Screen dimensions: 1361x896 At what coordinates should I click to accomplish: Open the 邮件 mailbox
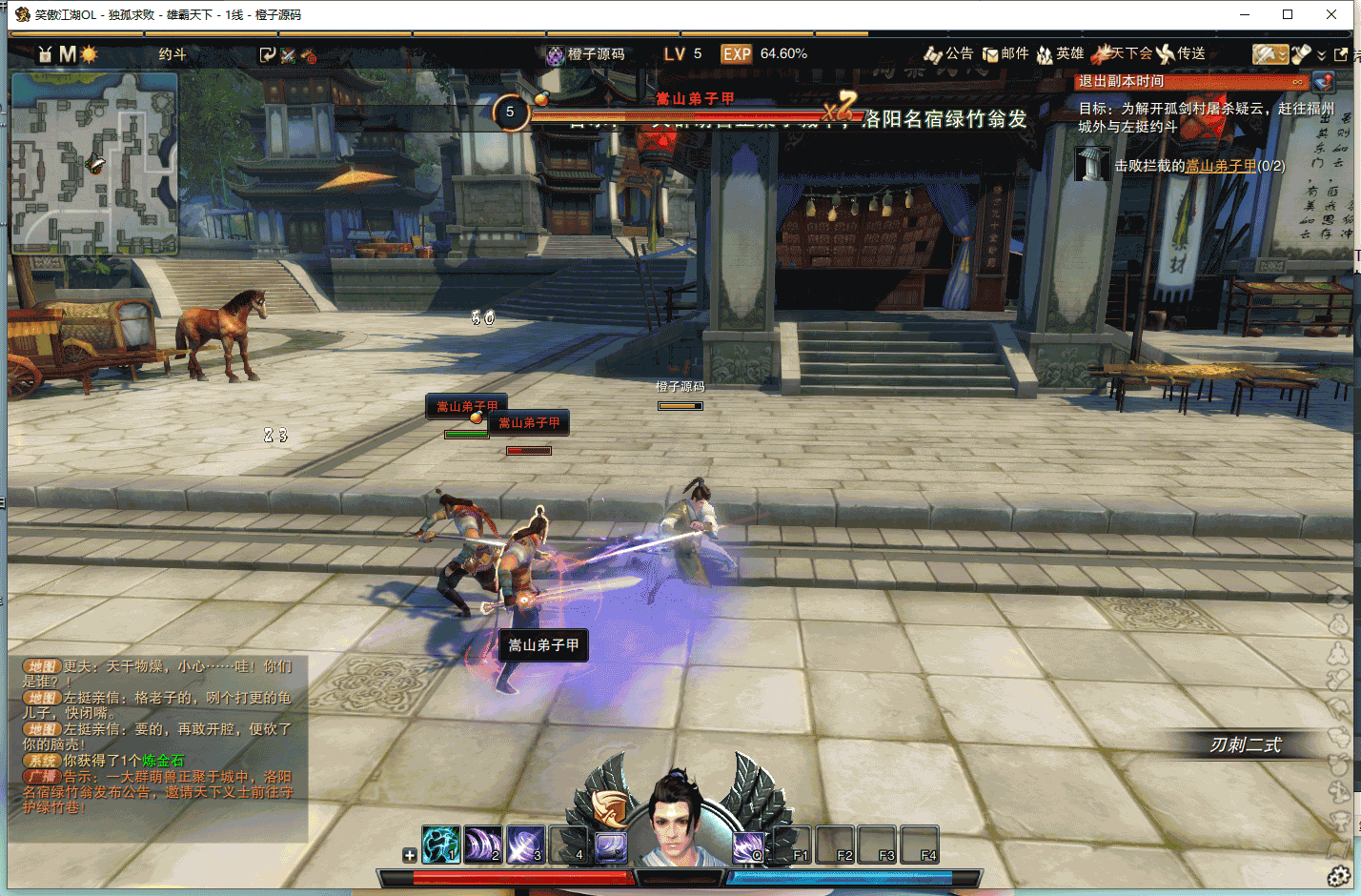(1006, 54)
